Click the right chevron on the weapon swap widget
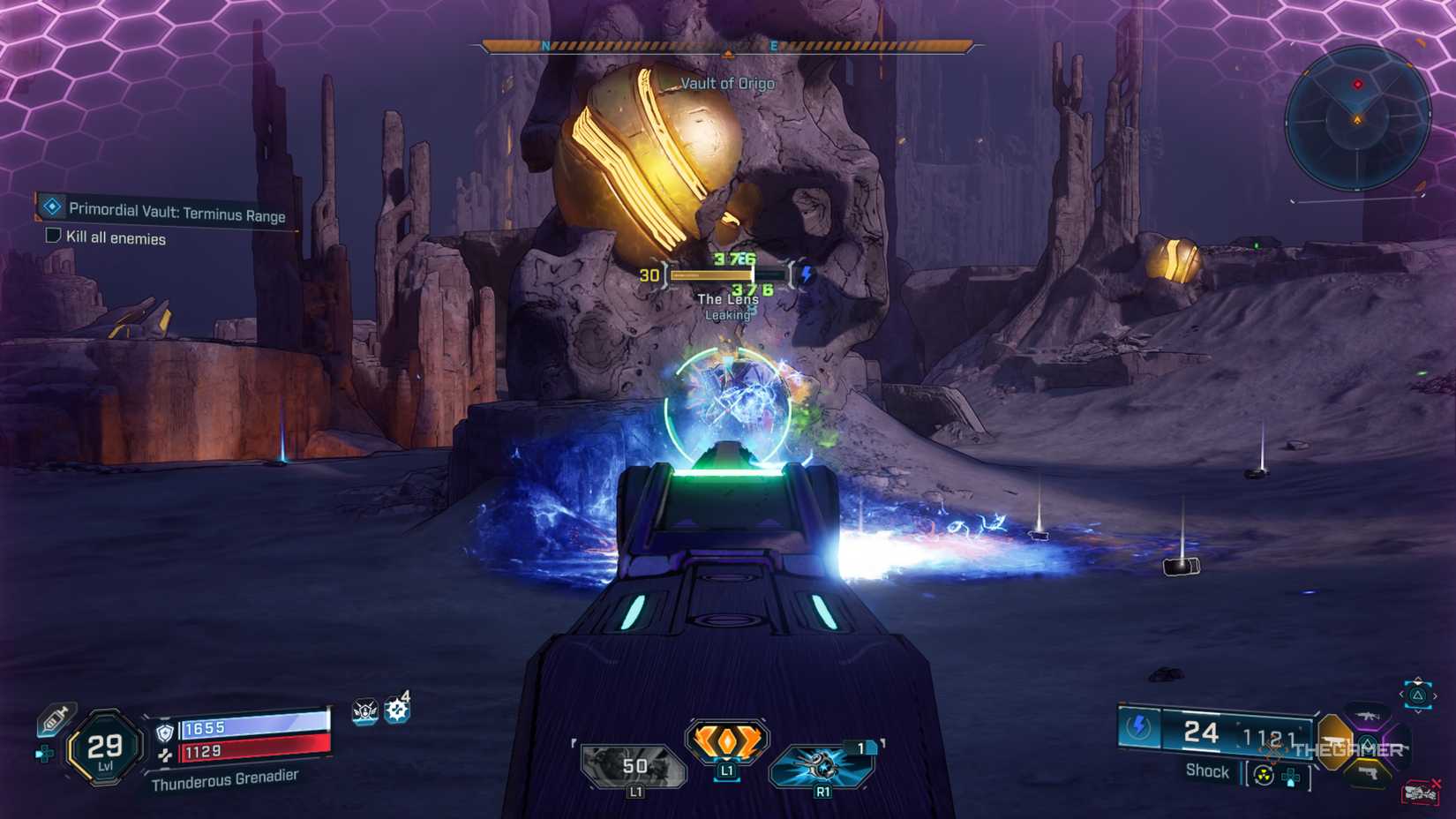Viewport: 1456px width, 819px height. tap(1435, 695)
